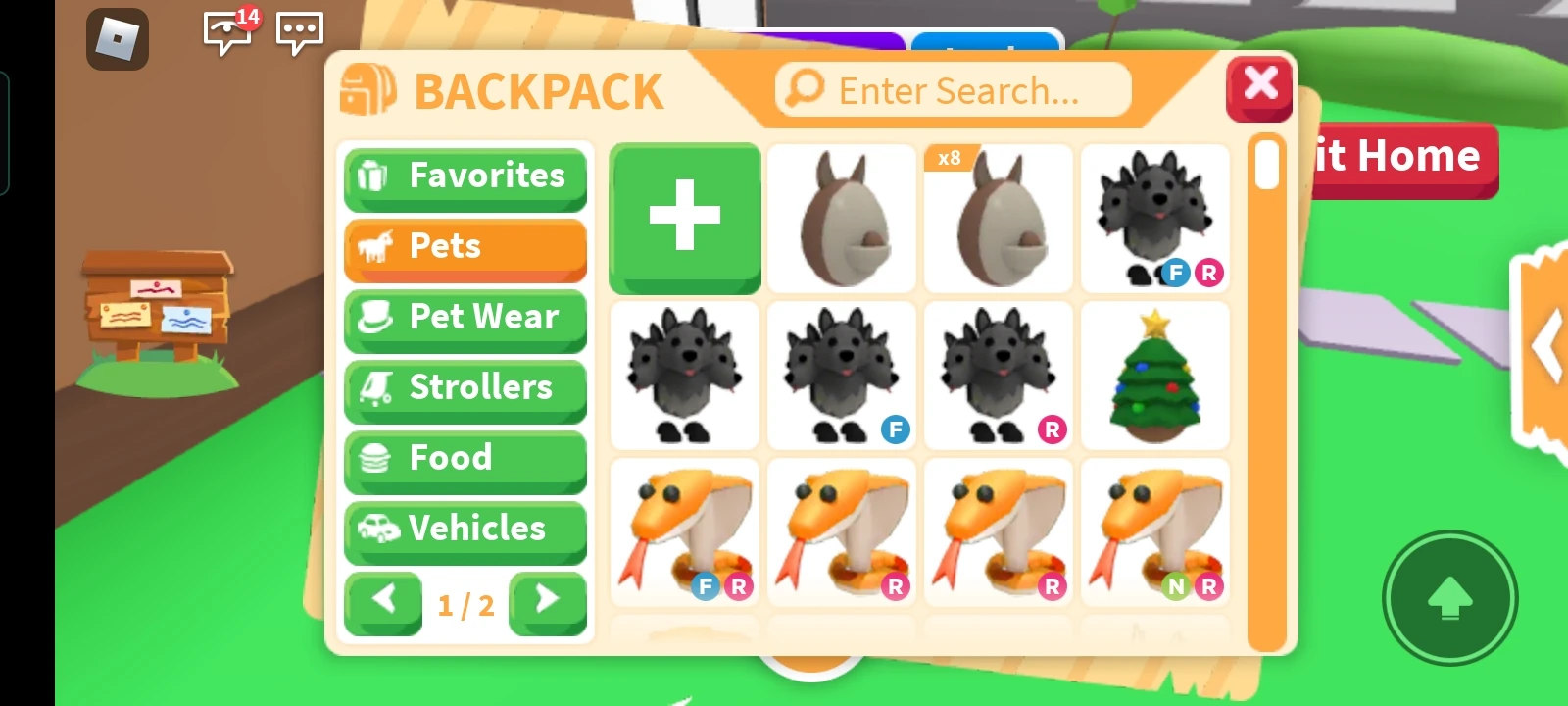Open the chat showing 14 notifications
This screenshot has height=706, width=1568.
(x=226, y=32)
